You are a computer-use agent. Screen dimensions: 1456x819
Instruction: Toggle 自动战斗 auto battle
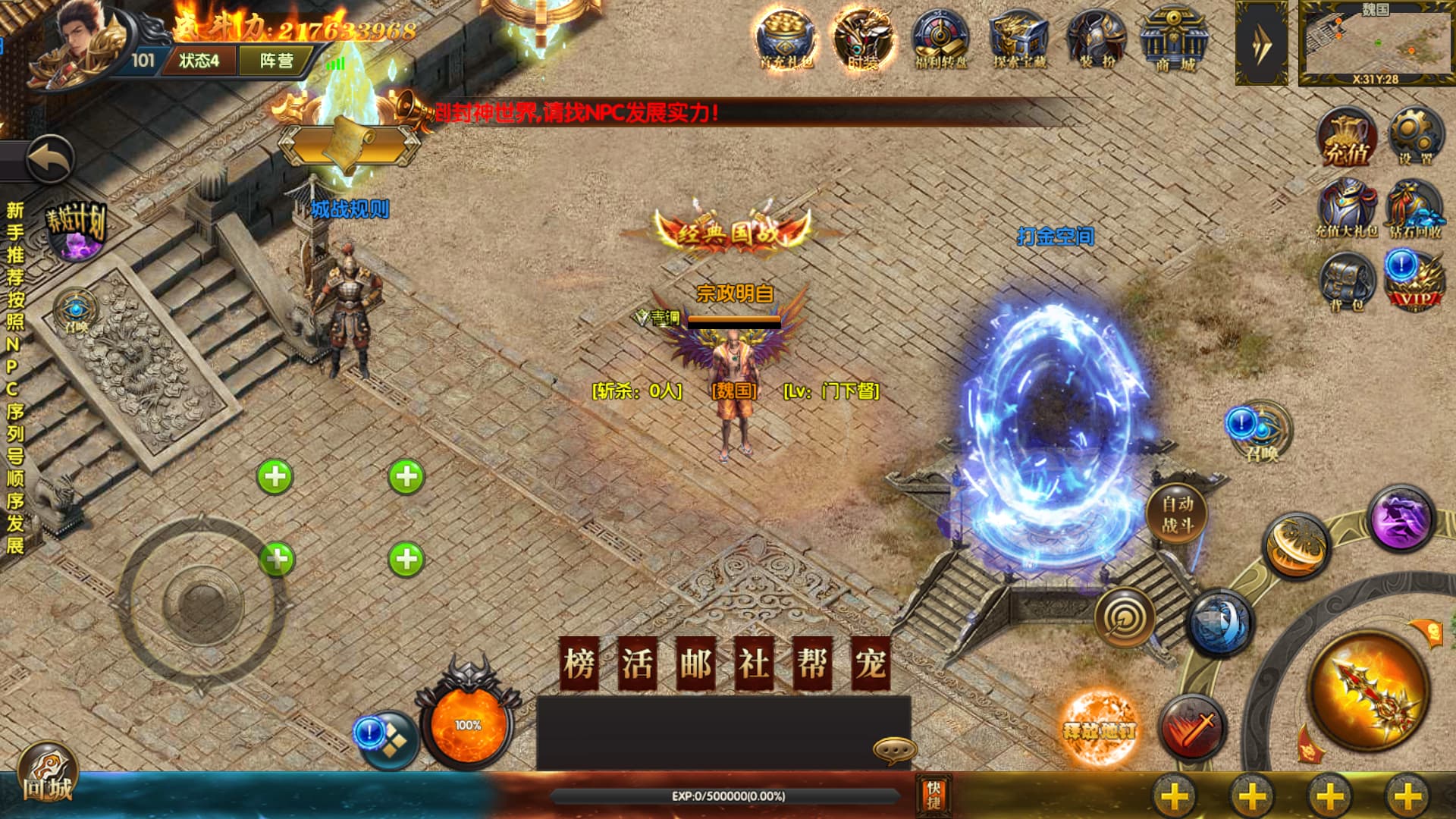click(1176, 513)
